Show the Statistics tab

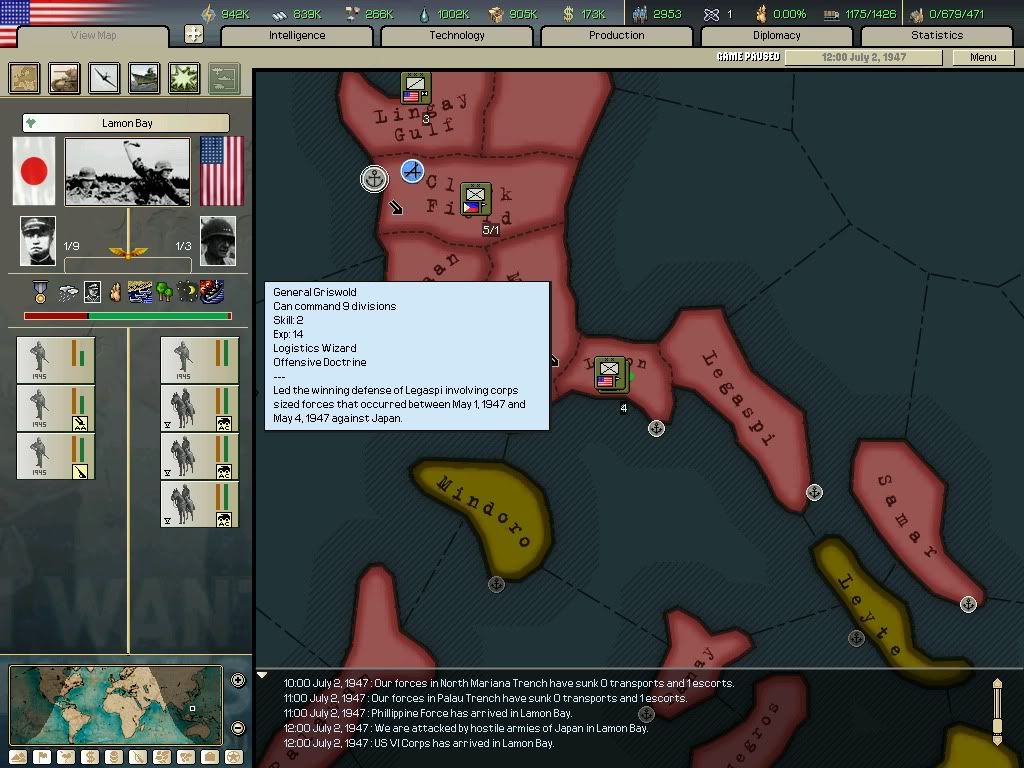(937, 35)
